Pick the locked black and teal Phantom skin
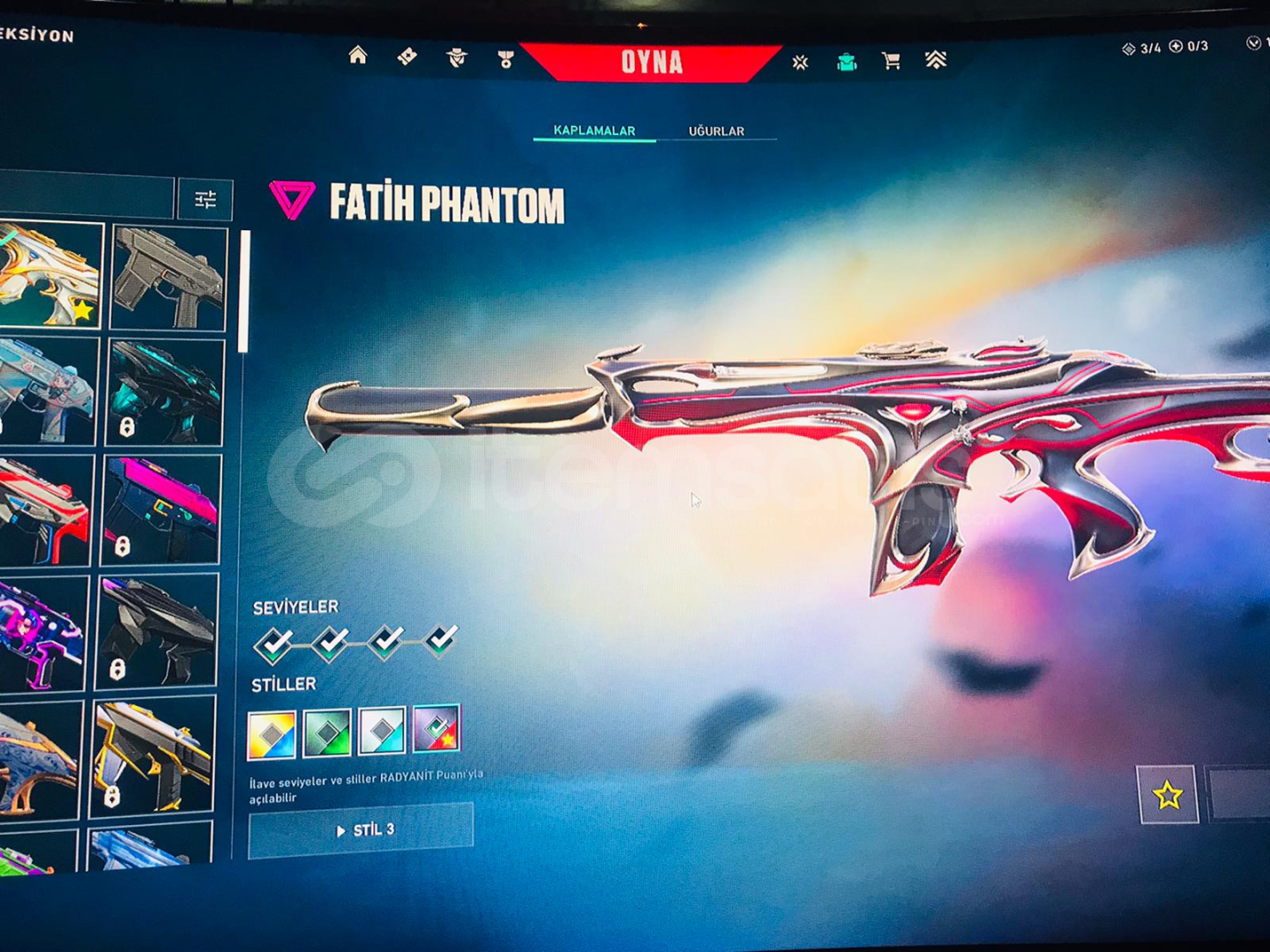 (164, 392)
